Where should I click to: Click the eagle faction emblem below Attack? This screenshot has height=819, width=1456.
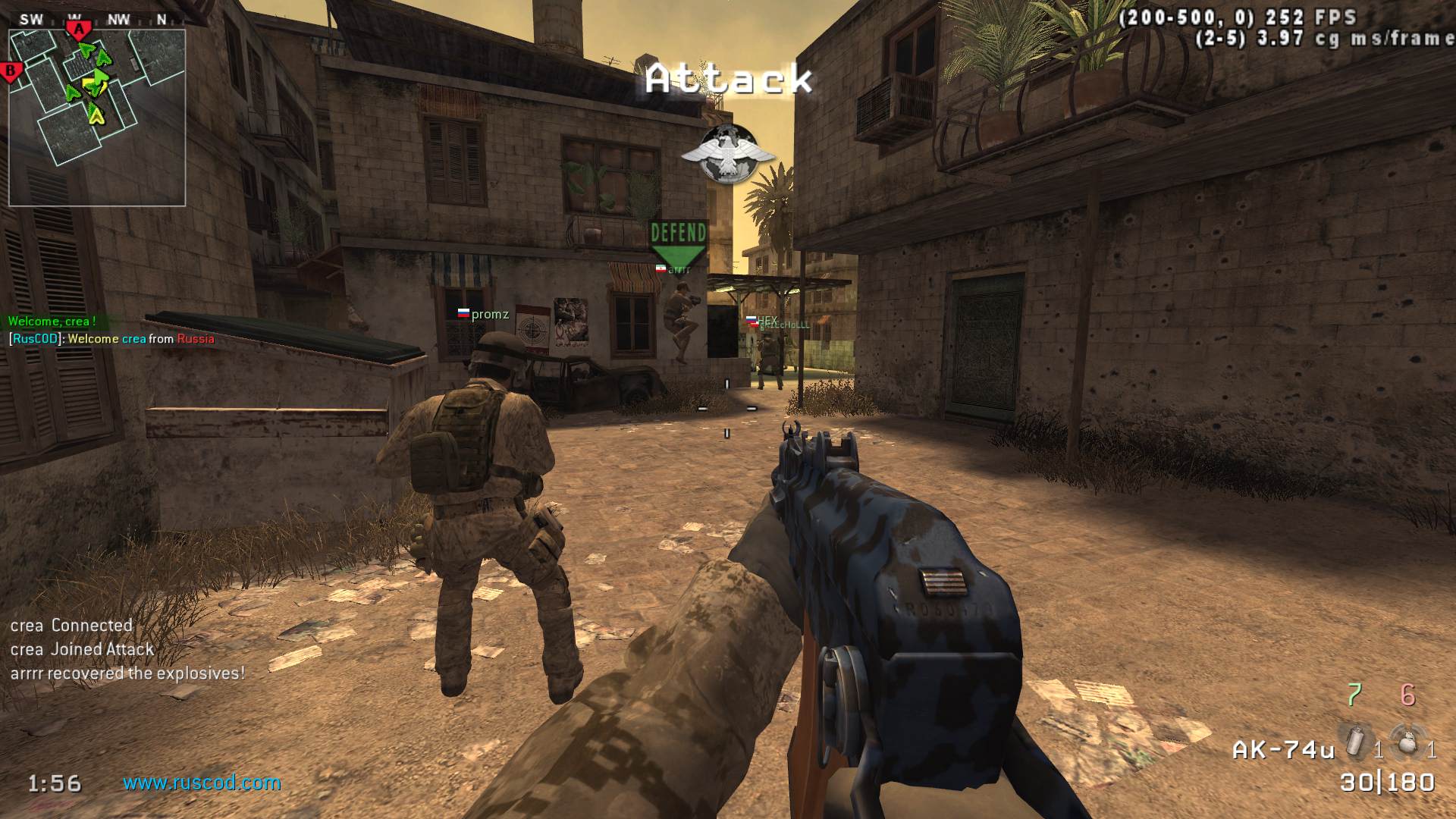coord(728,155)
